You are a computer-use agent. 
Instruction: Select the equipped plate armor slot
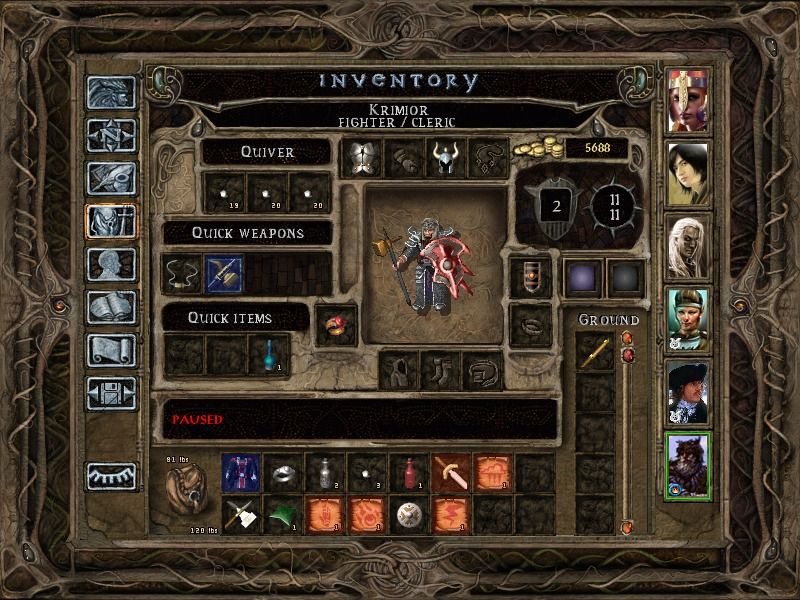(x=361, y=158)
